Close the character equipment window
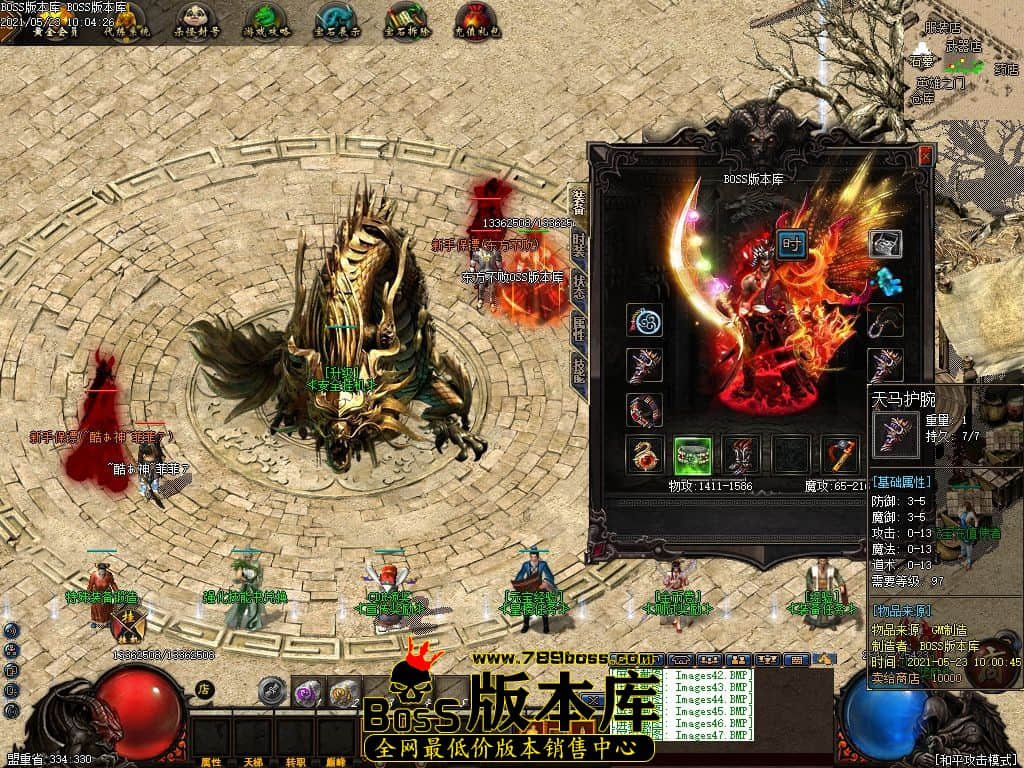1024x768 pixels. (x=925, y=156)
